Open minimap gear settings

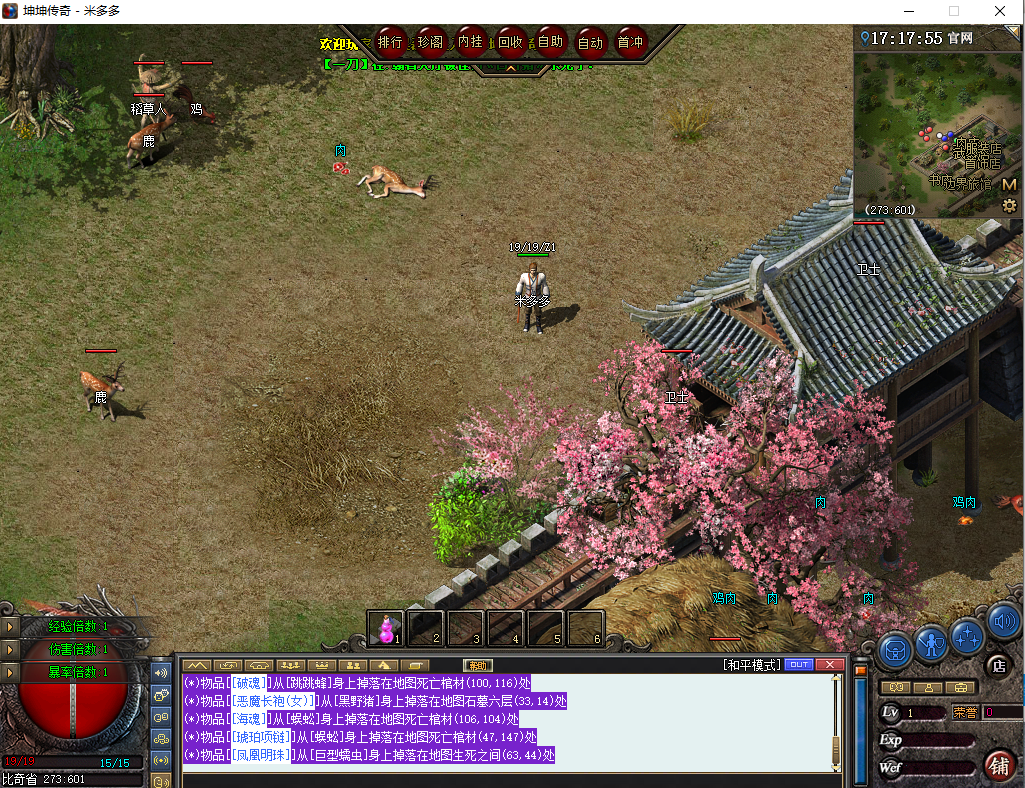coord(1009,205)
